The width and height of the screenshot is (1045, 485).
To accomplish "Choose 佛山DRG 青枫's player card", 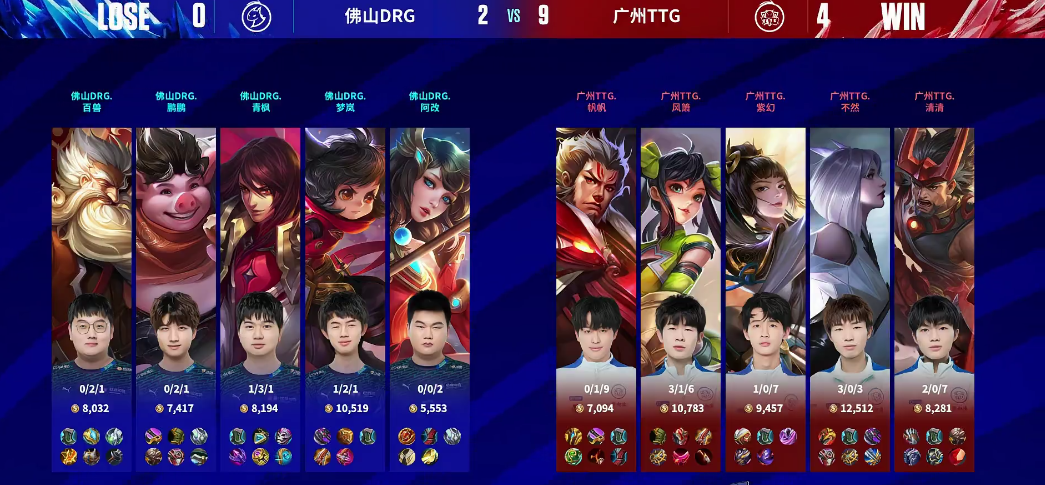I will click(260, 298).
